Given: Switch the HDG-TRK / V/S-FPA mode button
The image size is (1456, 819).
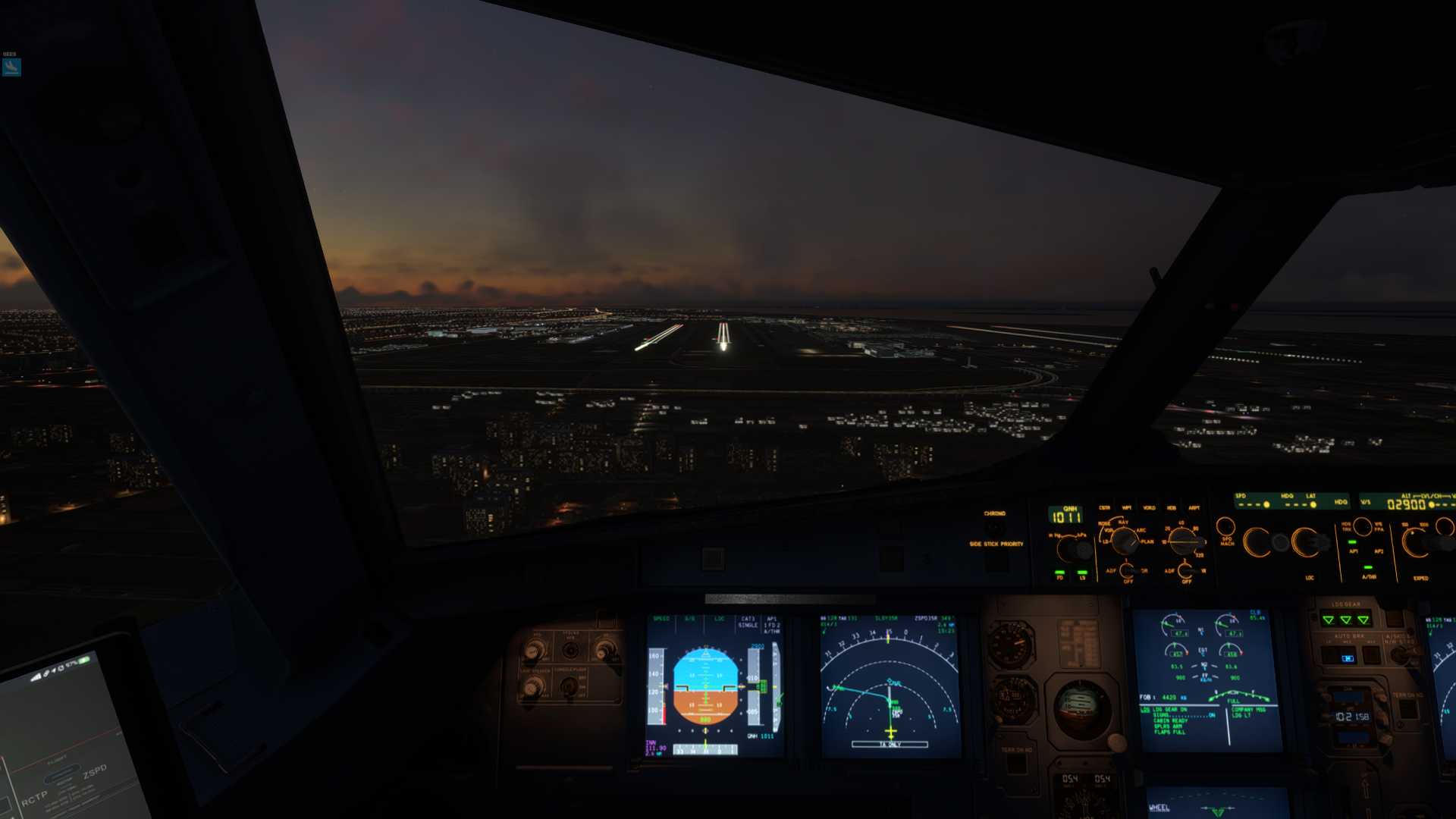Looking at the screenshot, I should [x=1363, y=526].
